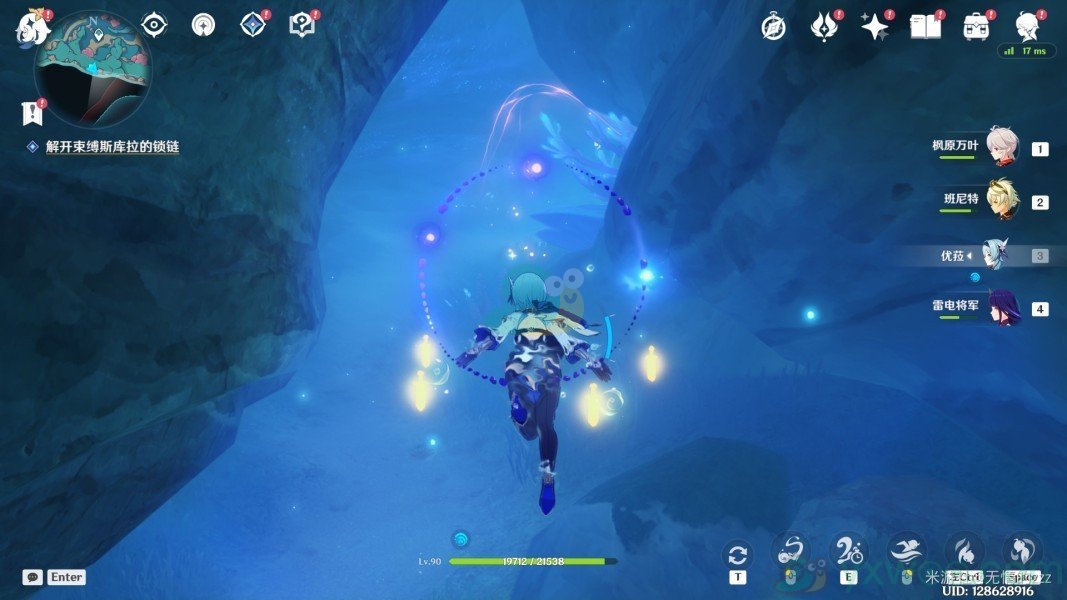This screenshot has width=1067, height=600.
Task: Open the four-pointed star wish icon
Action: point(875,27)
